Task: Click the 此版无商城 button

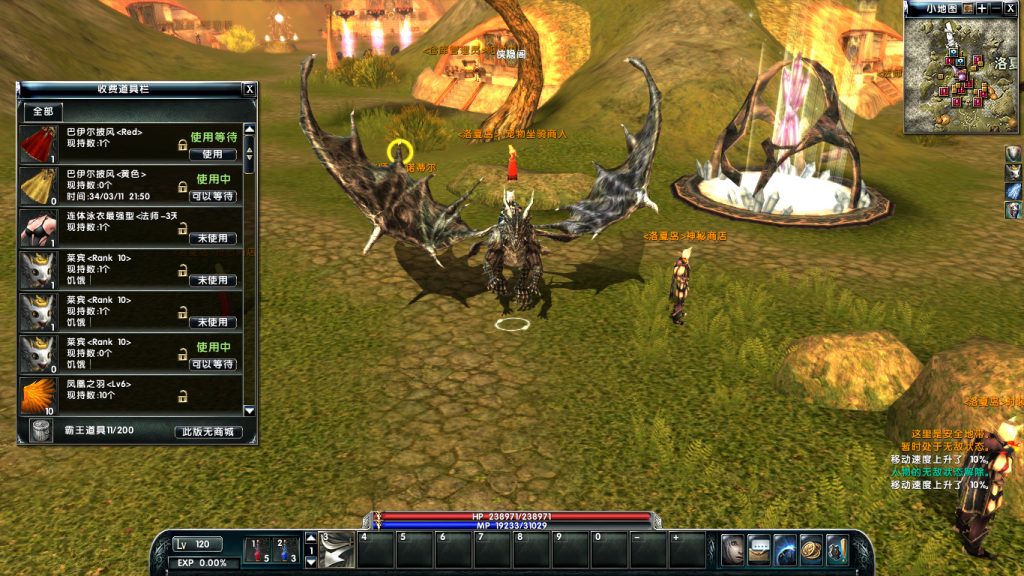Action: [207, 433]
